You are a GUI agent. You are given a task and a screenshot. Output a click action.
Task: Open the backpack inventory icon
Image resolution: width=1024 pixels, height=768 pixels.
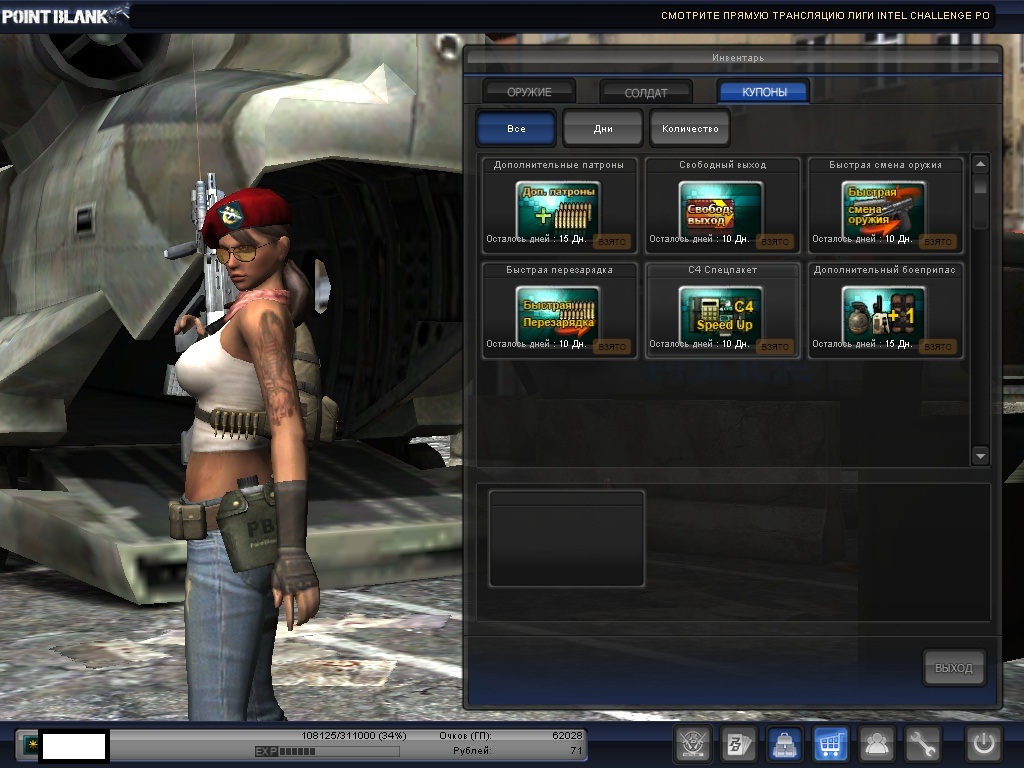tap(783, 744)
